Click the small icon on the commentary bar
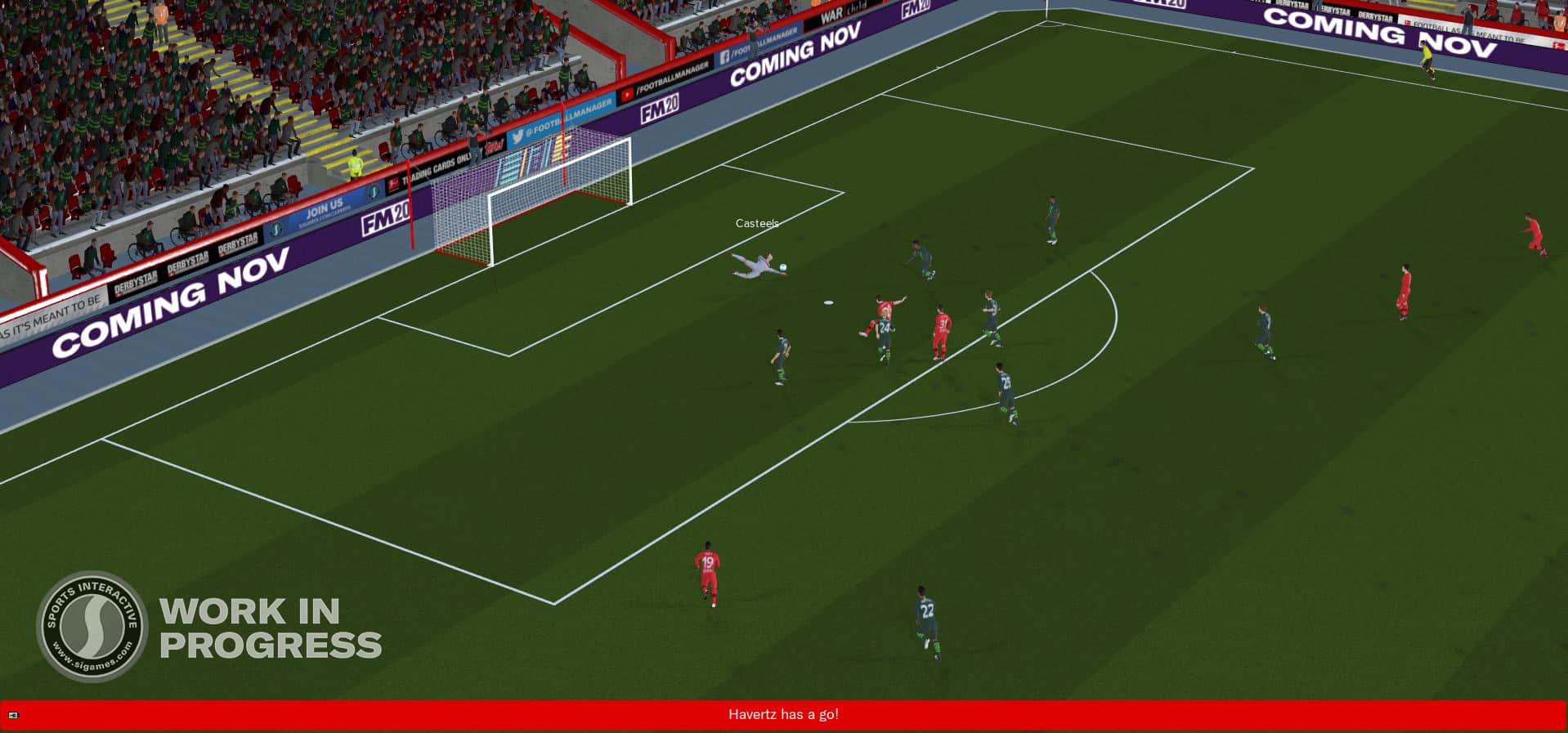 13,716
